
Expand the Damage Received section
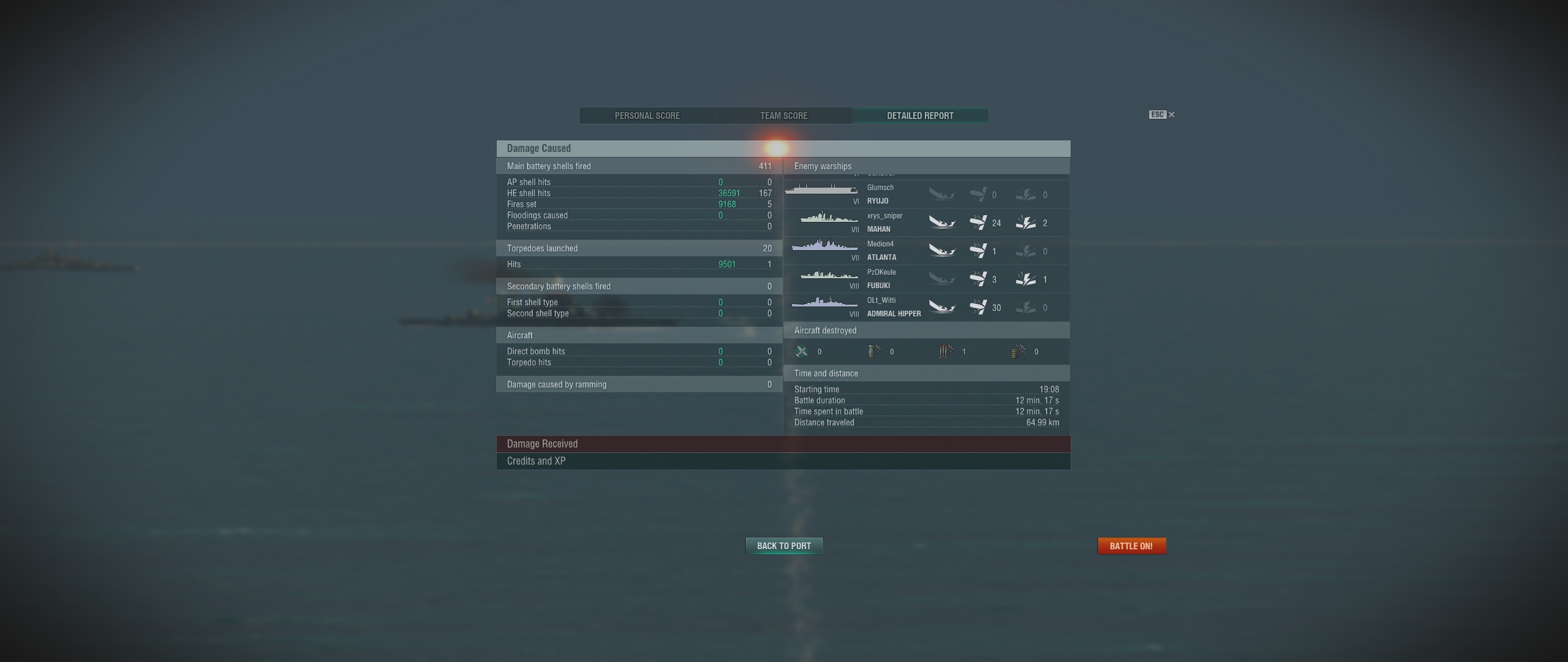tap(783, 444)
